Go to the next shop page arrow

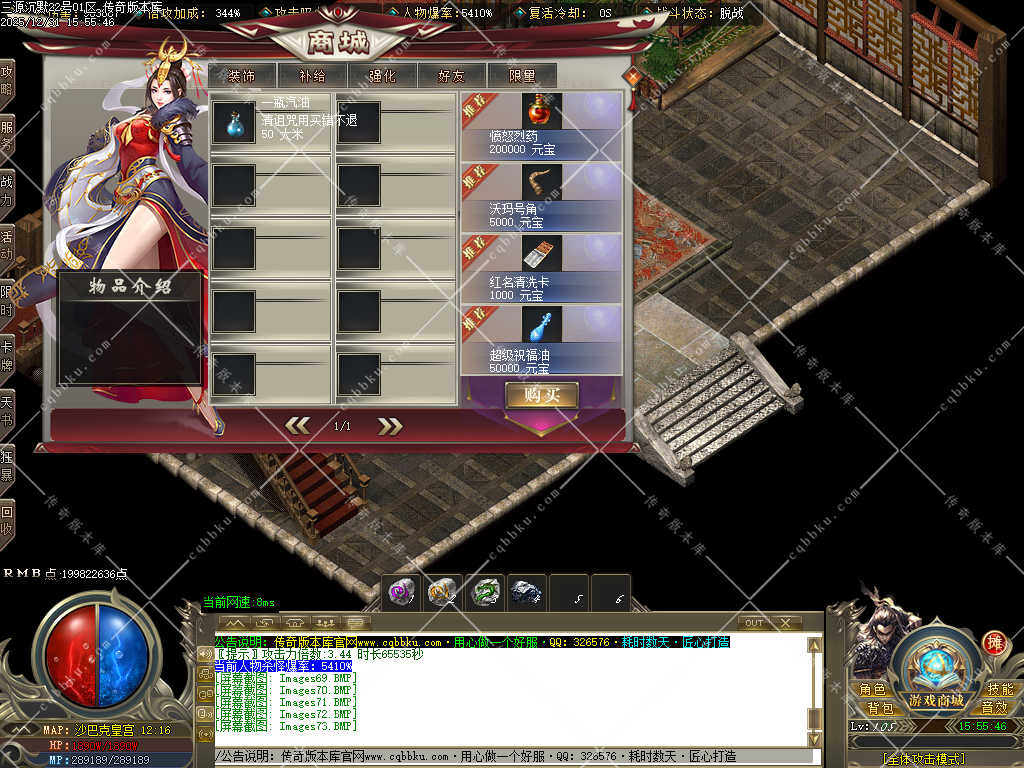pyautogui.click(x=389, y=426)
